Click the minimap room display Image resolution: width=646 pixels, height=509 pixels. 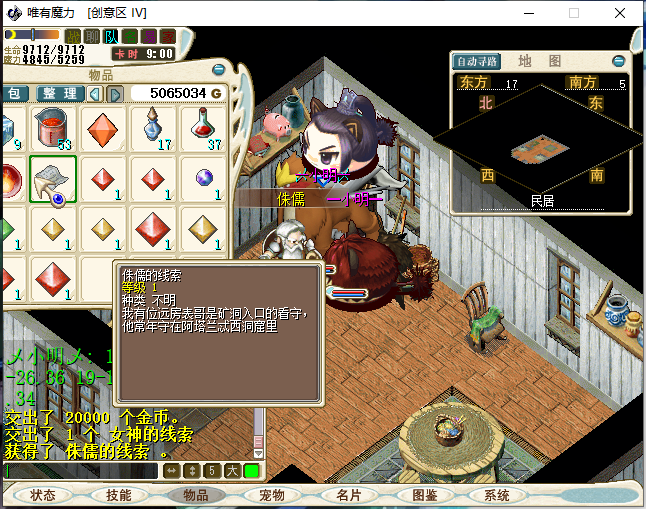[540, 150]
